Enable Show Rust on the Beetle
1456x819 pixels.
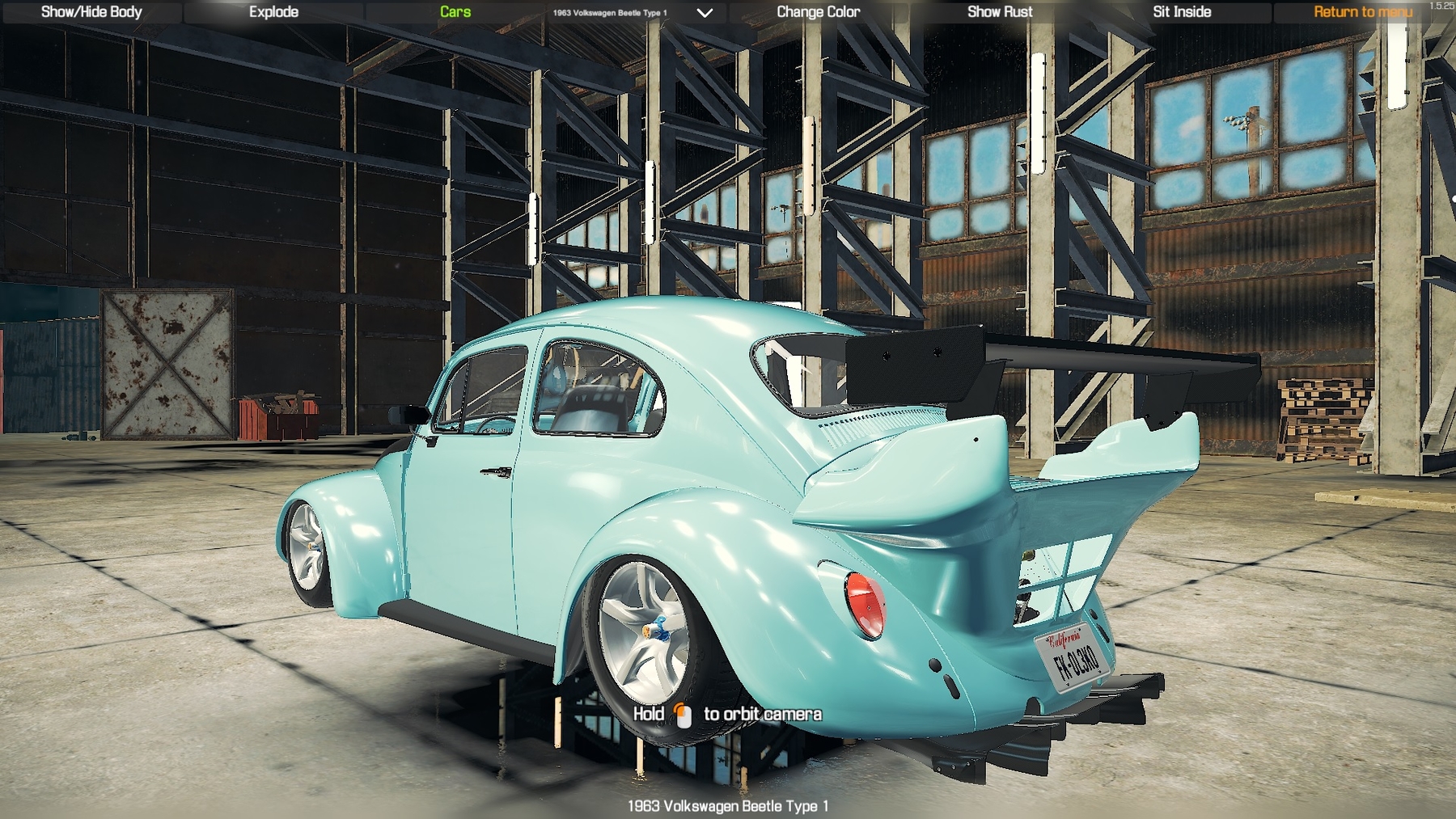tap(1001, 11)
